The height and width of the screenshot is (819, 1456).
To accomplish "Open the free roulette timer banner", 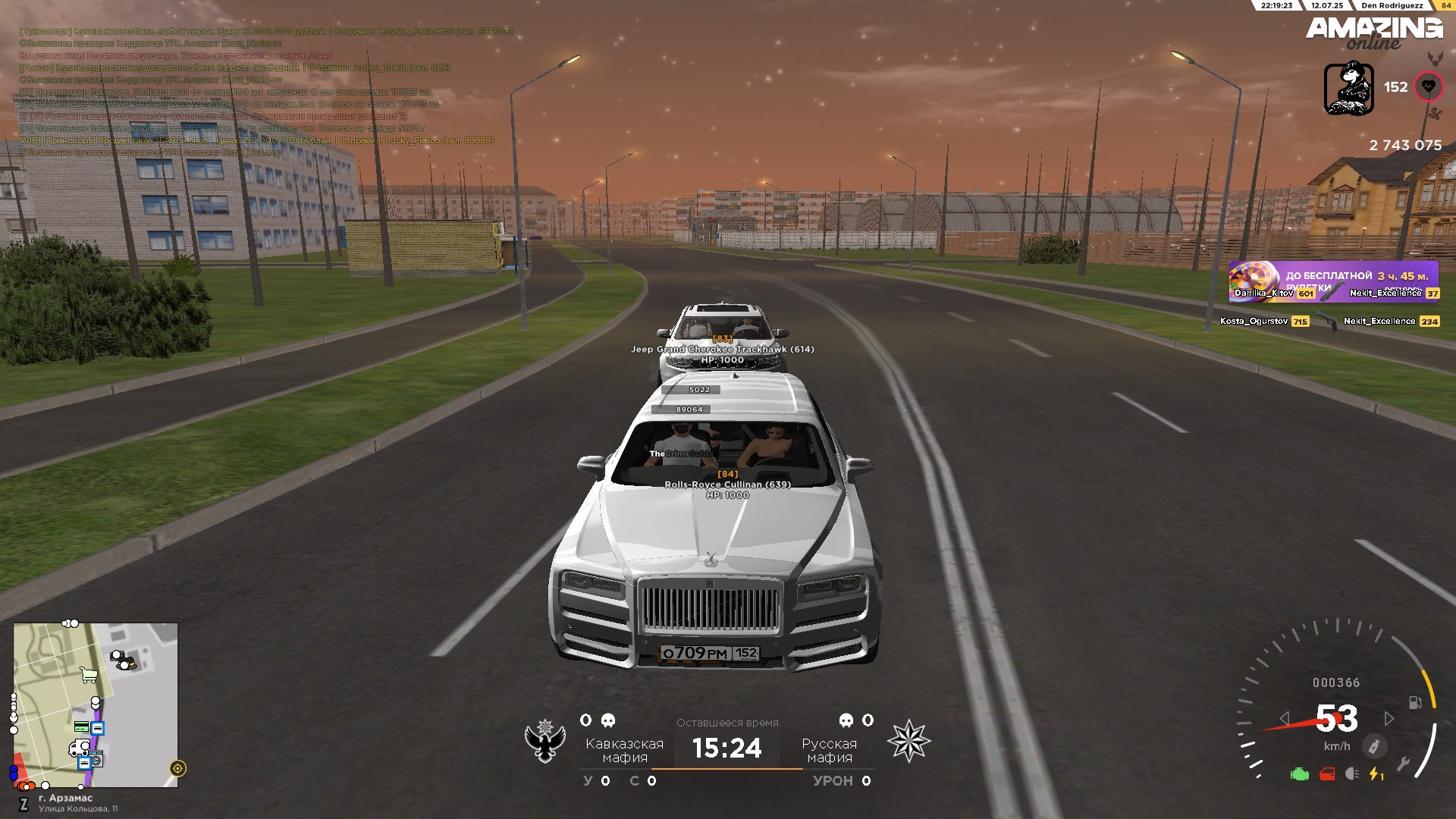I will [x=1333, y=281].
